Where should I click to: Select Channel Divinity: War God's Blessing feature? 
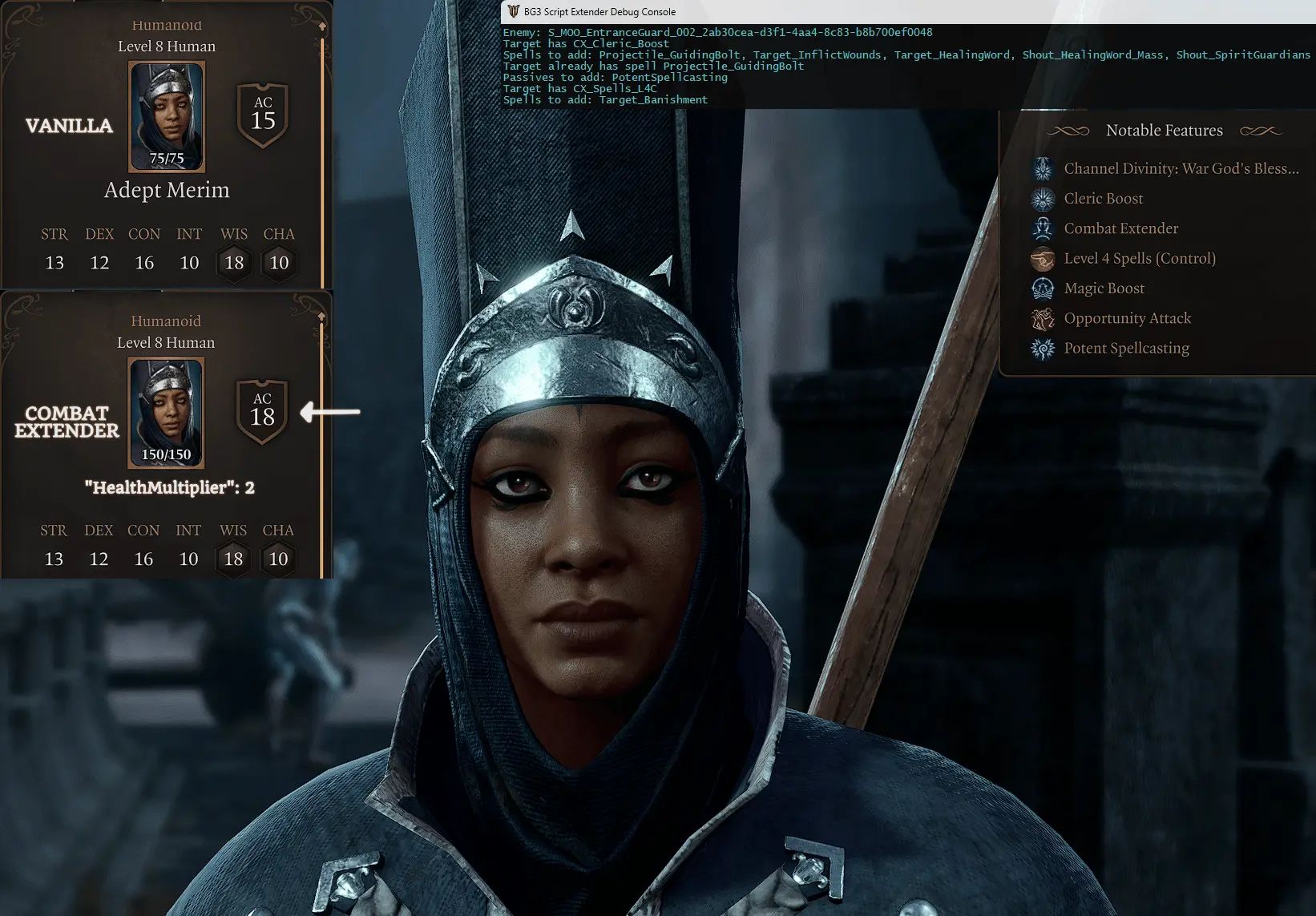click(1180, 168)
